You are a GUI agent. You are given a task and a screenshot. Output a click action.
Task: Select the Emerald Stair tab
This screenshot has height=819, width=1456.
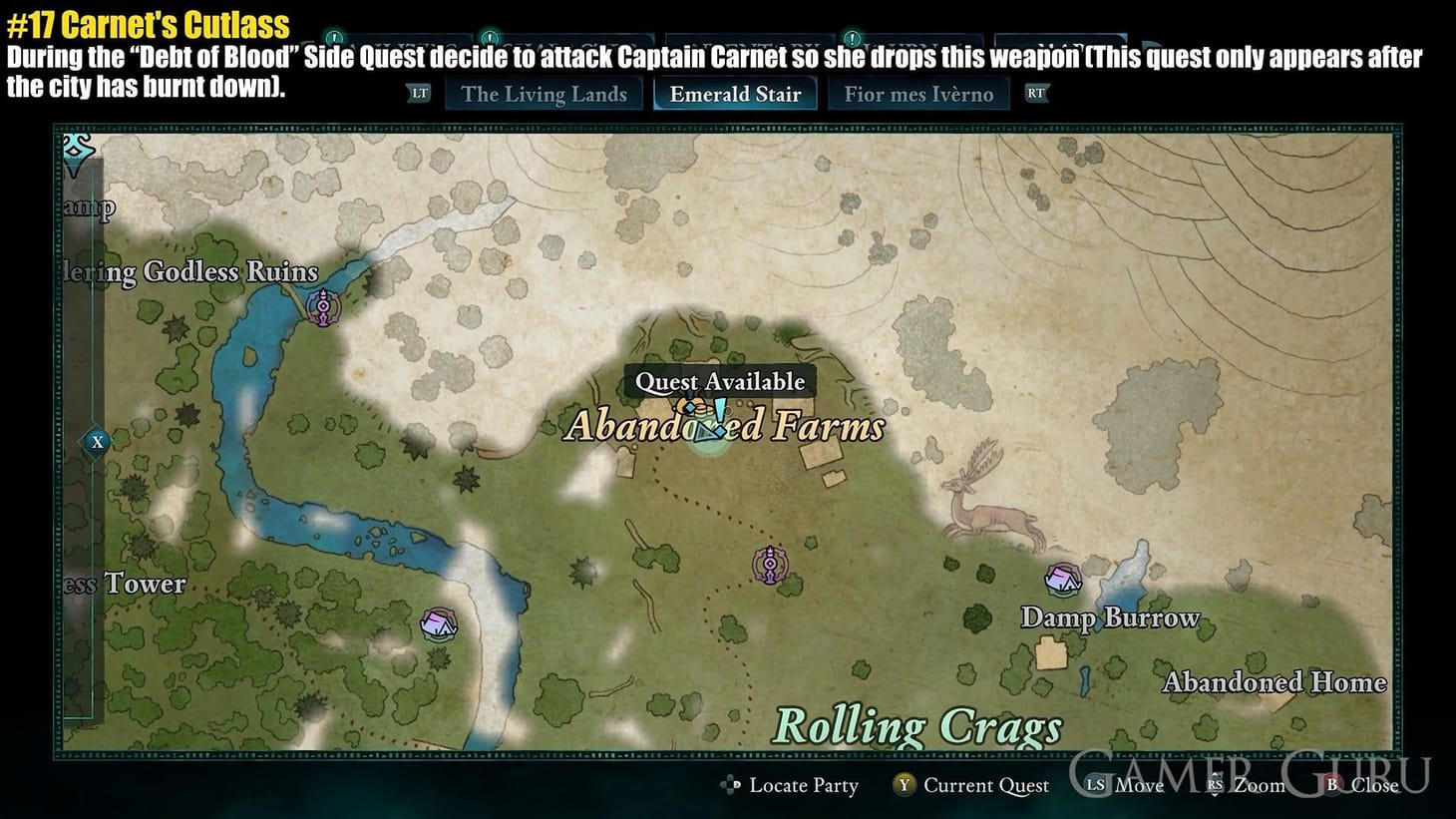(x=735, y=93)
